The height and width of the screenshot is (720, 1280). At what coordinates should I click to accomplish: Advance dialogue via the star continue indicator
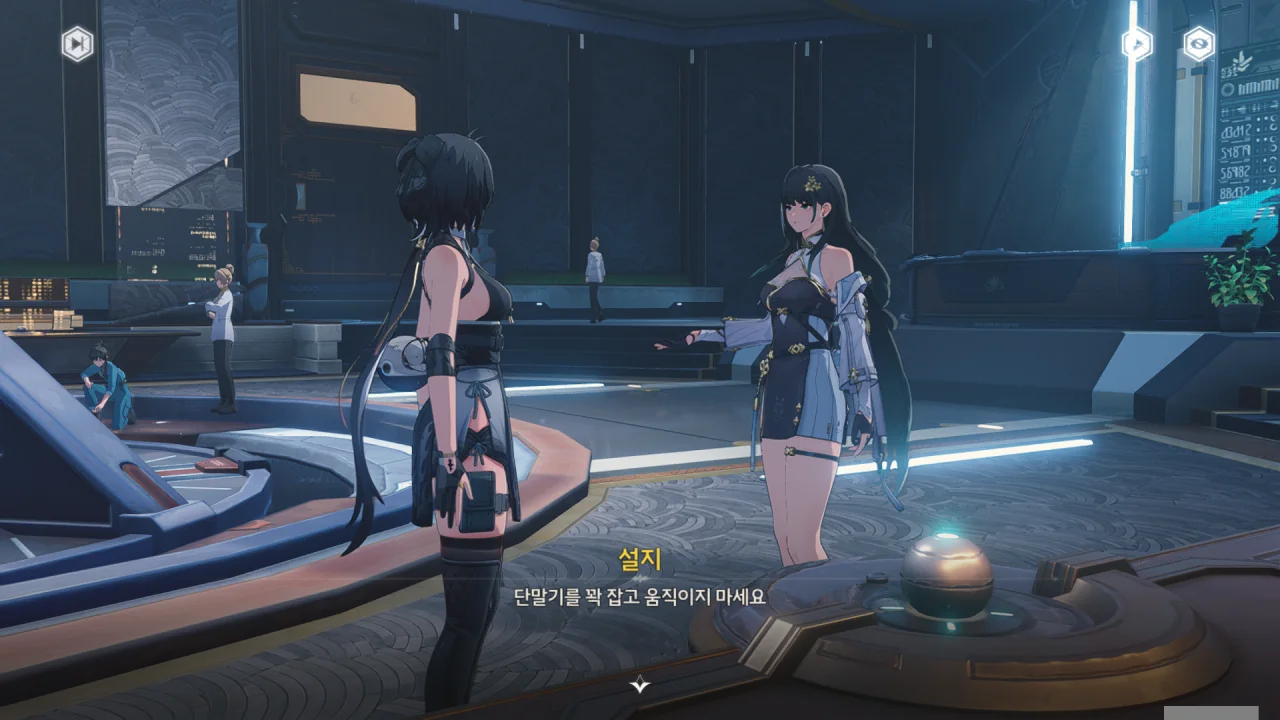[x=640, y=684]
